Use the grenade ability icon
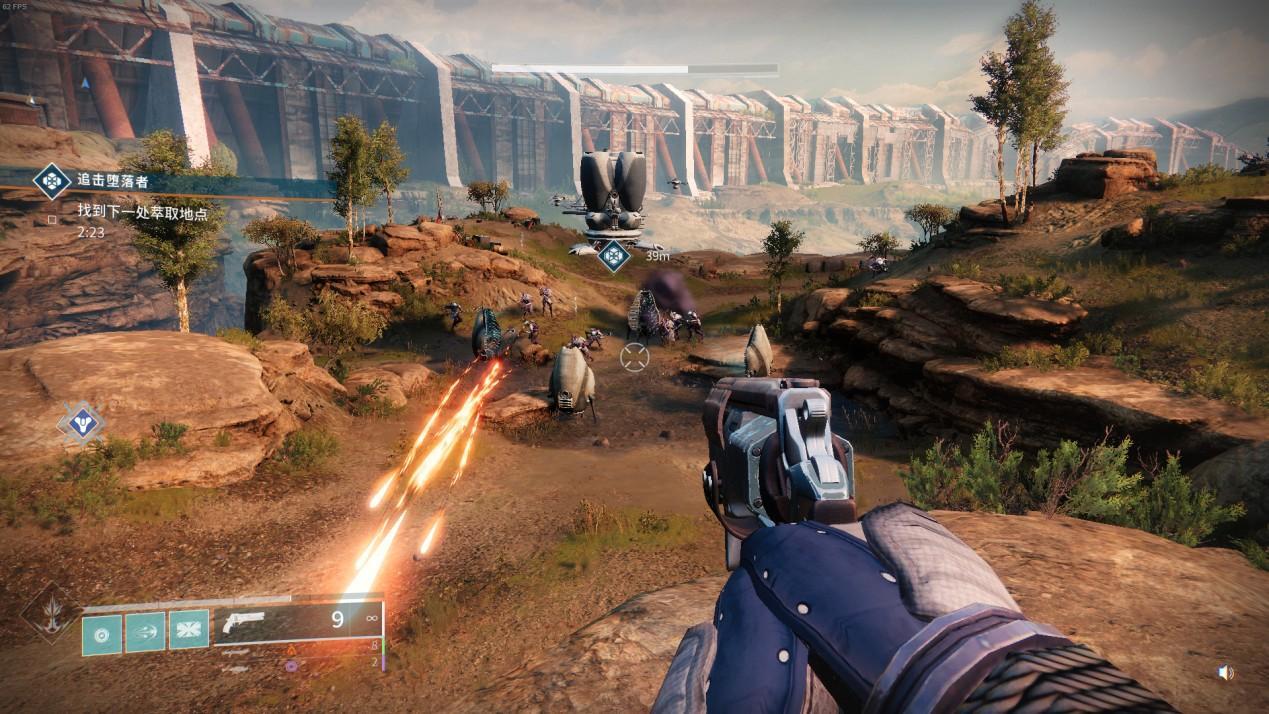 pyautogui.click(x=102, y=634)
